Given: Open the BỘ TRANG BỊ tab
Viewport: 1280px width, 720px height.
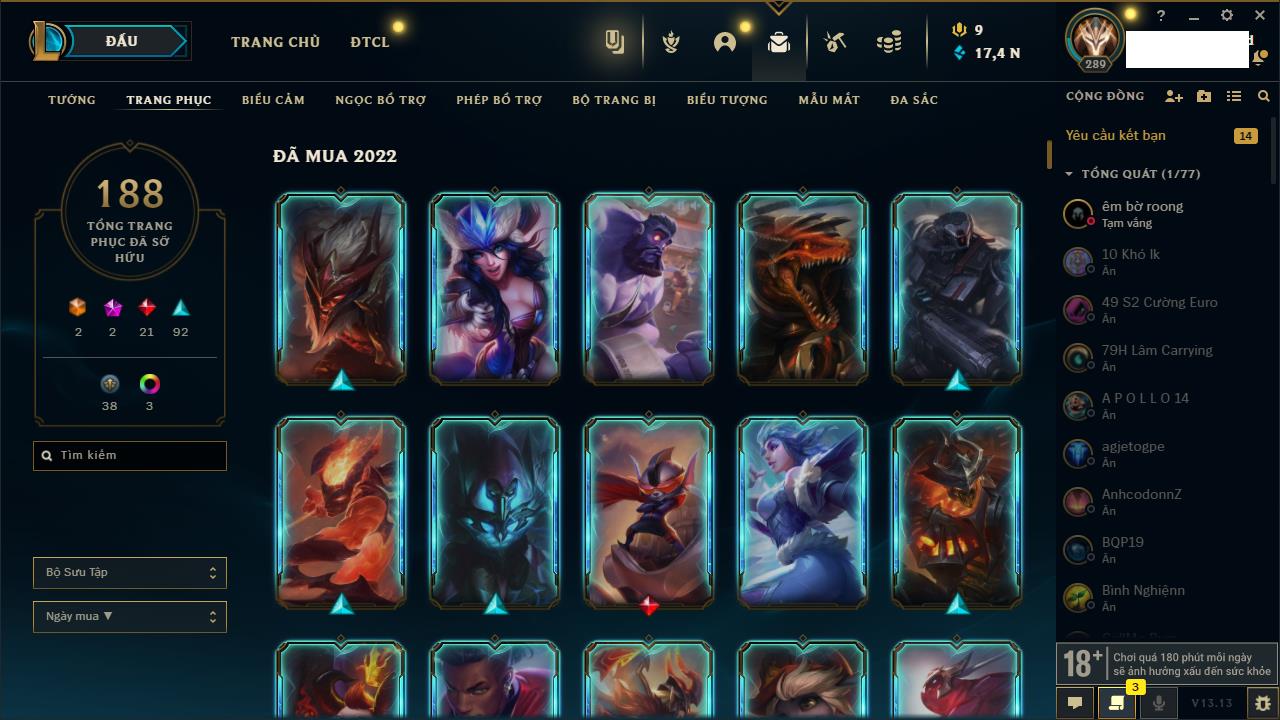Looking at the screenshot, I should (x=614, y=100).
